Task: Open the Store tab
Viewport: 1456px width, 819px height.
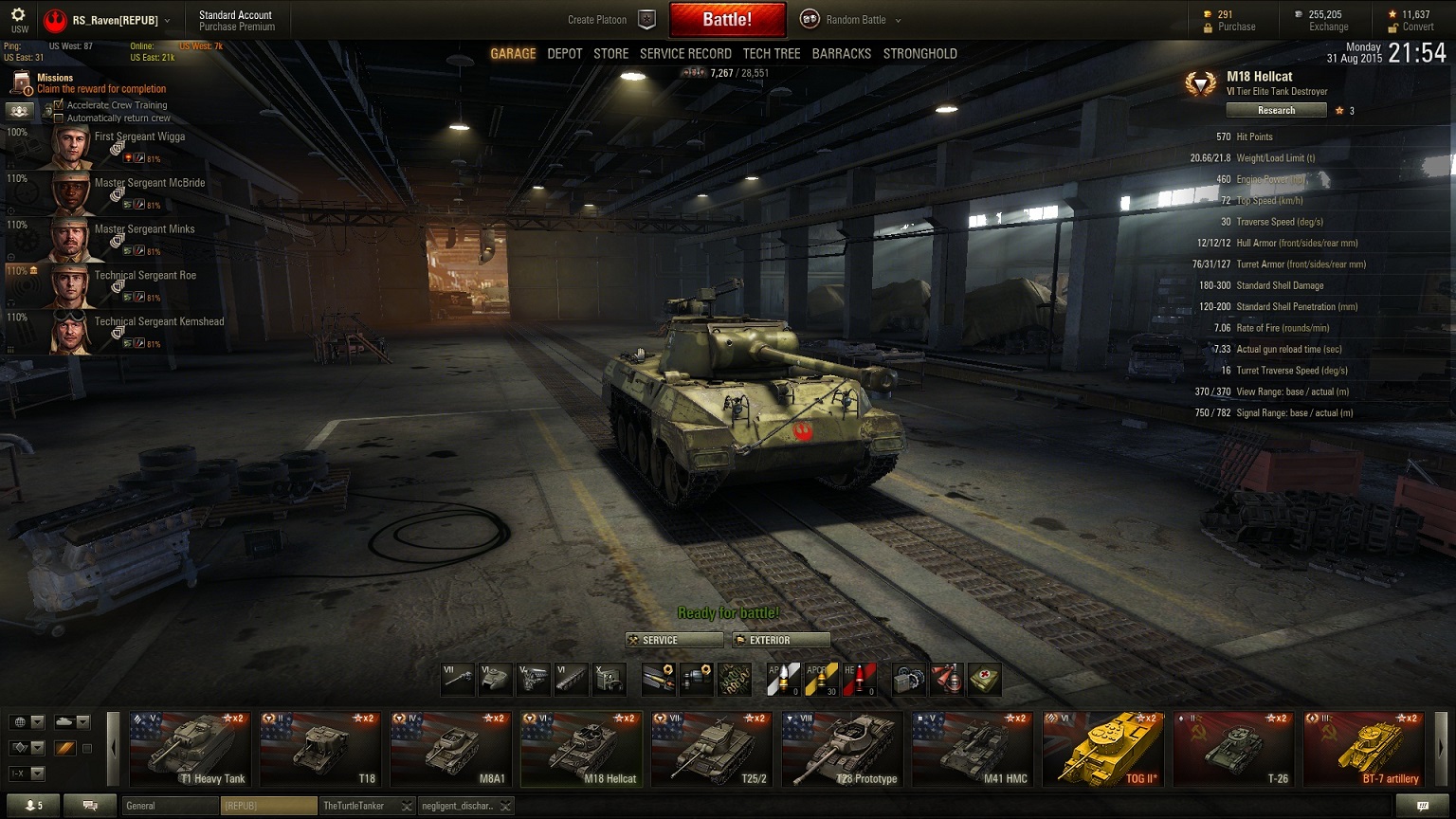Action: 610,54
